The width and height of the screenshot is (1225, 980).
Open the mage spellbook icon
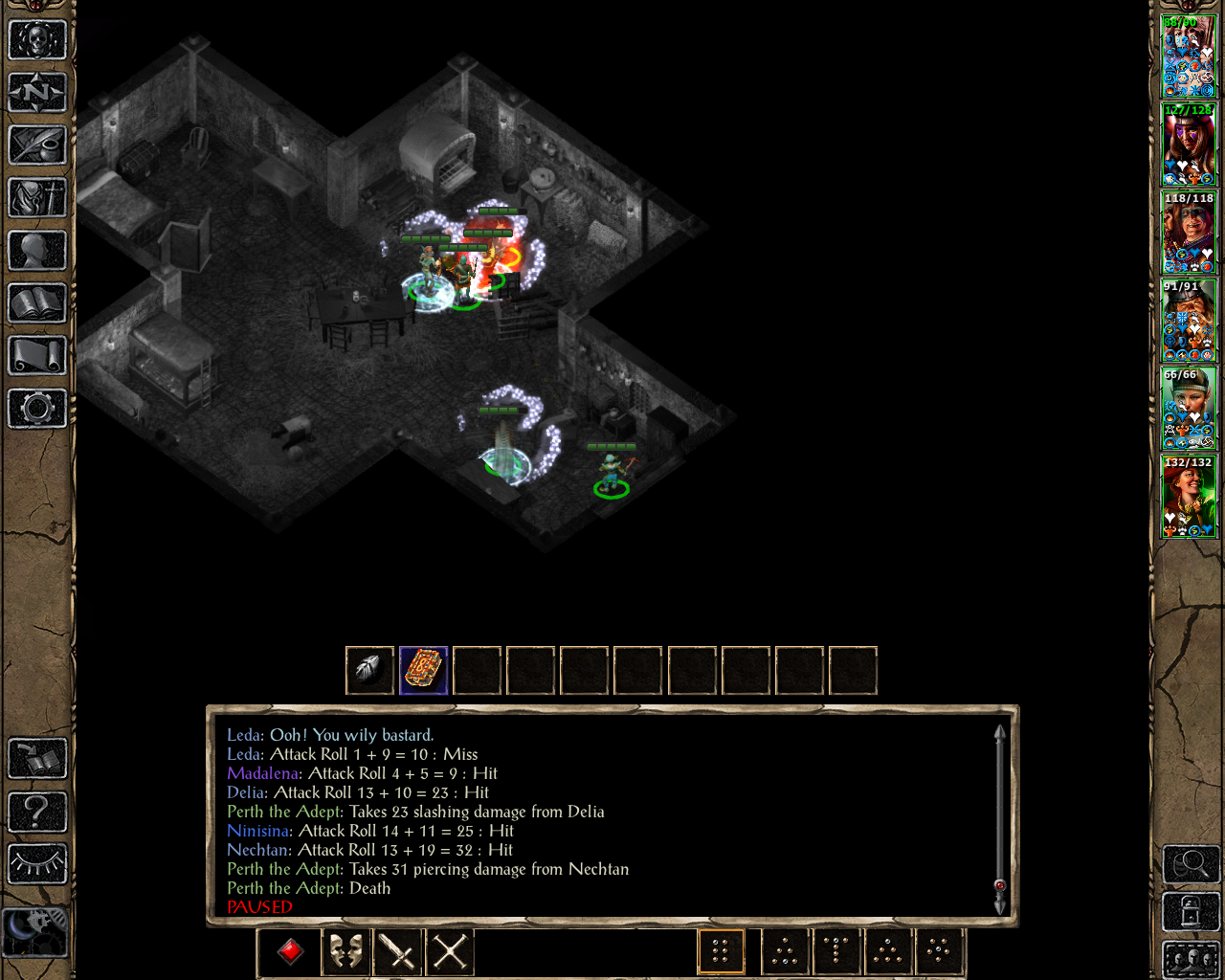[37, 303]
